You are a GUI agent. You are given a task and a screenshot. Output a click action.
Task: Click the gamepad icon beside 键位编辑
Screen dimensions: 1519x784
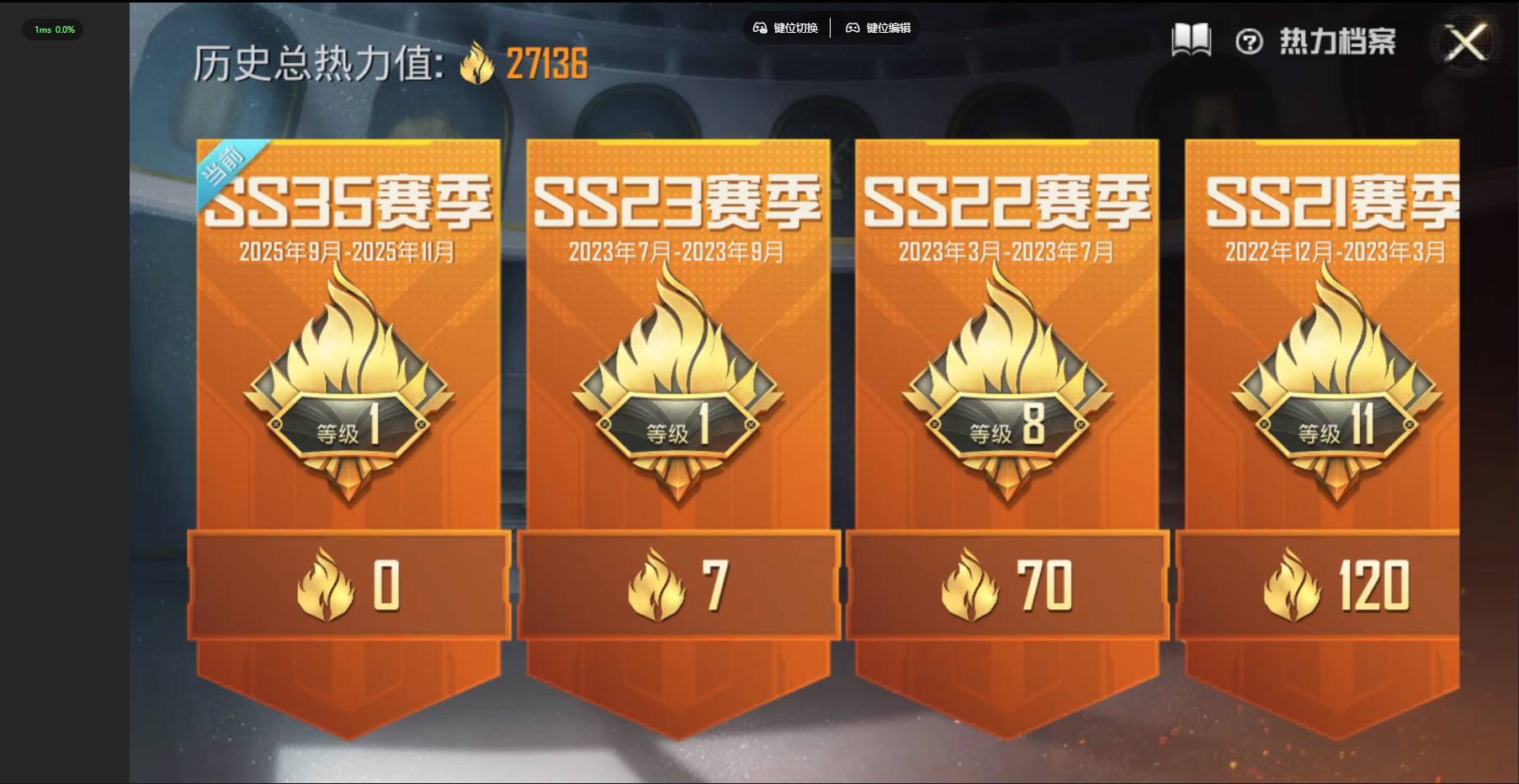852,28
